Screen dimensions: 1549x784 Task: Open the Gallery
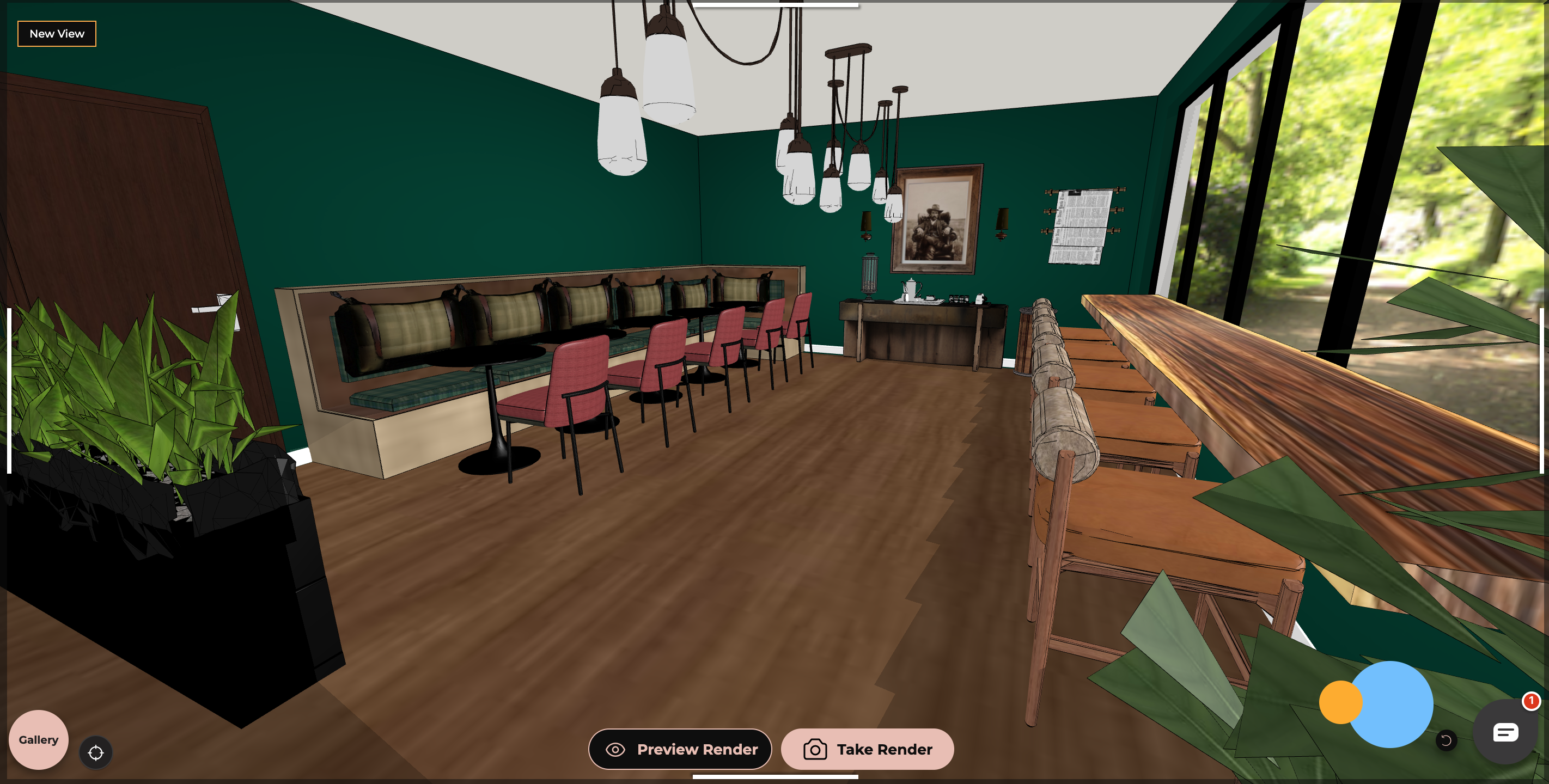click(39, 739)
